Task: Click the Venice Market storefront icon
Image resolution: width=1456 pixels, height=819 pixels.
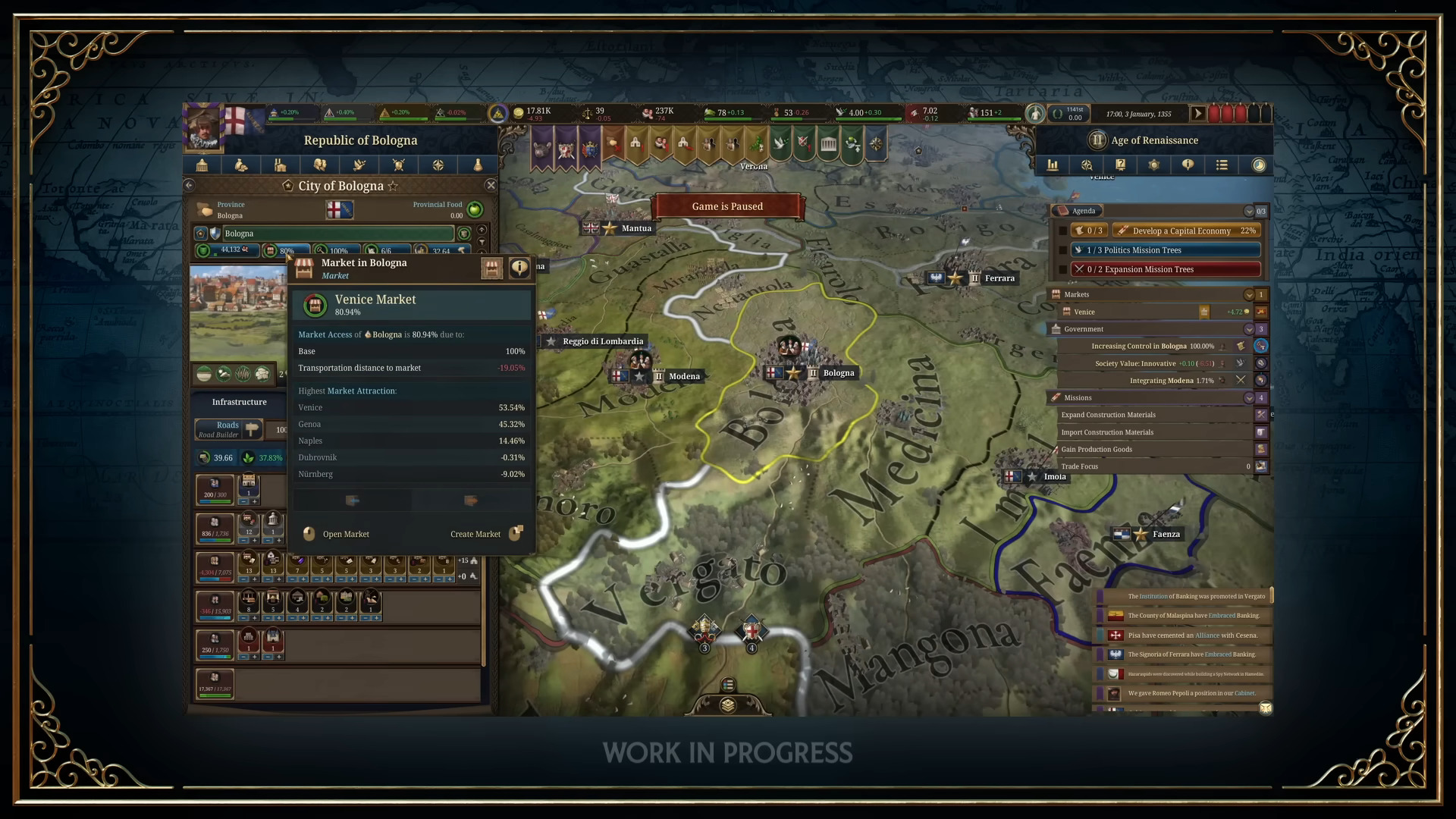Action: click(x=315, y=305)
